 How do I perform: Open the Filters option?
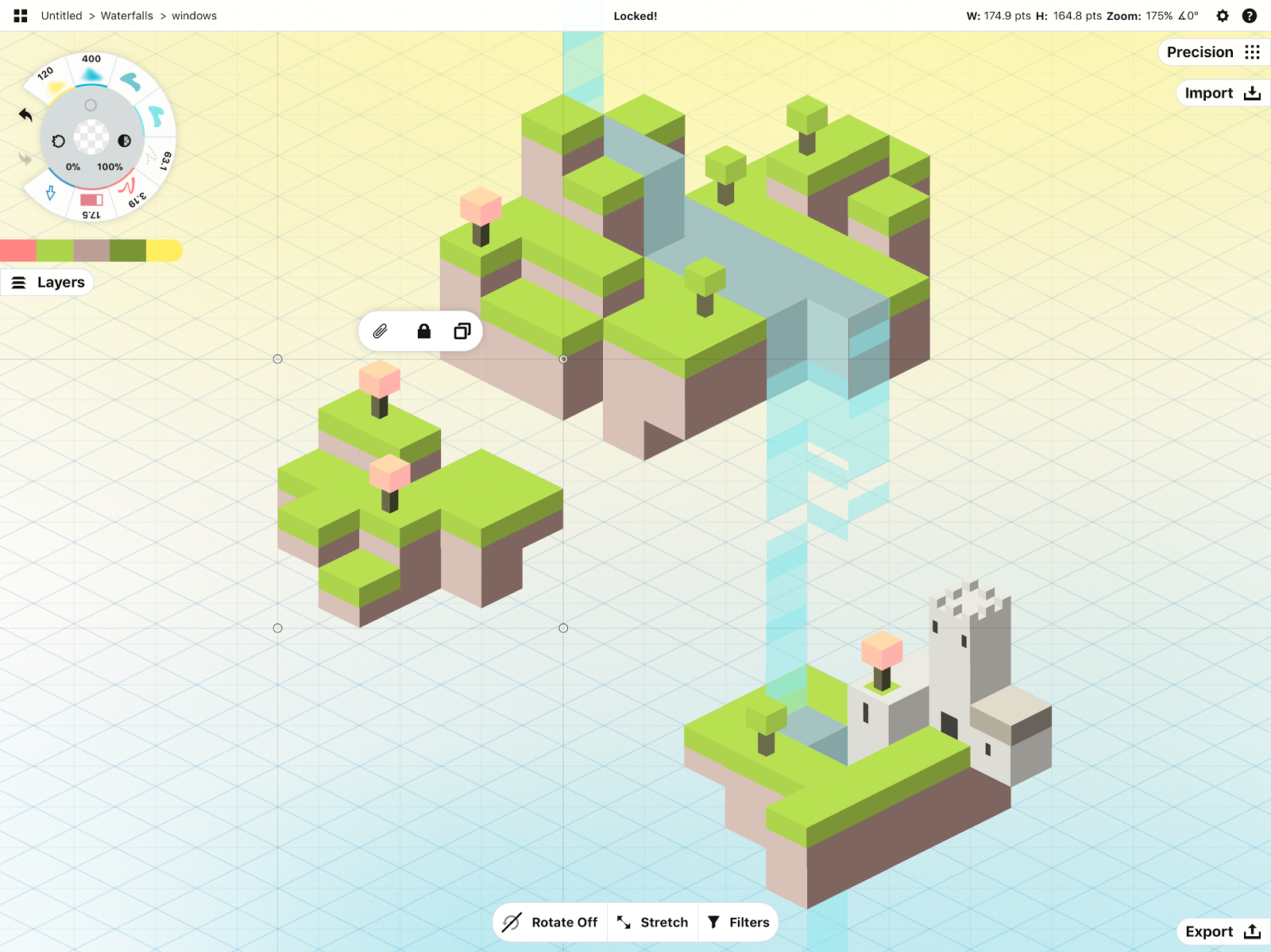(x=739, y=922)
